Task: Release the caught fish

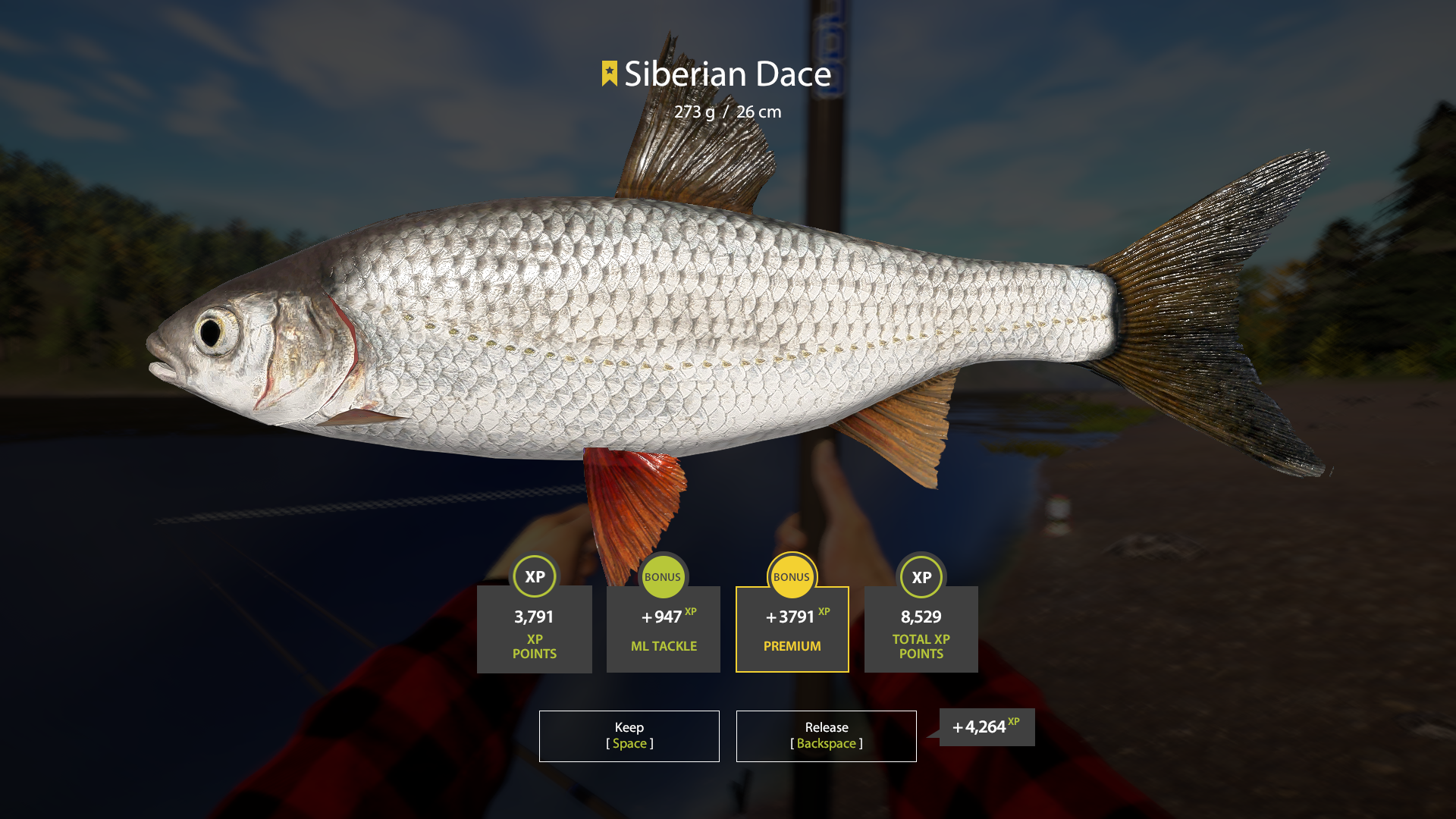Action: (826, 736)
